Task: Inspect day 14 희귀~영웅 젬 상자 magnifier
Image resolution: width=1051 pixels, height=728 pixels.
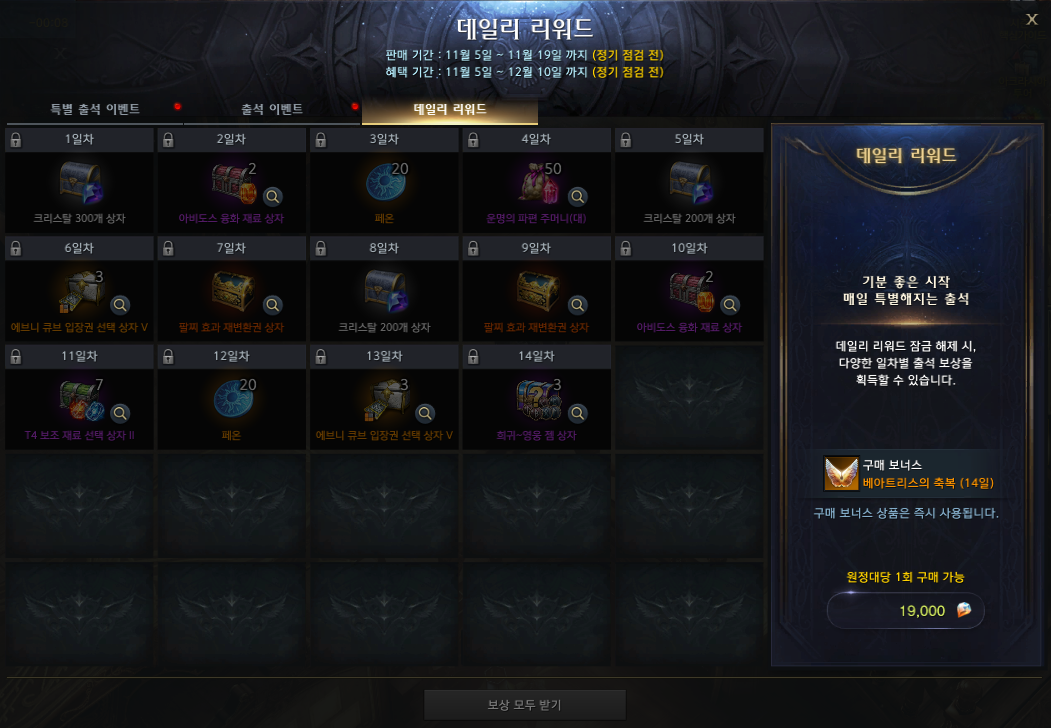Action: coord(577,413)
